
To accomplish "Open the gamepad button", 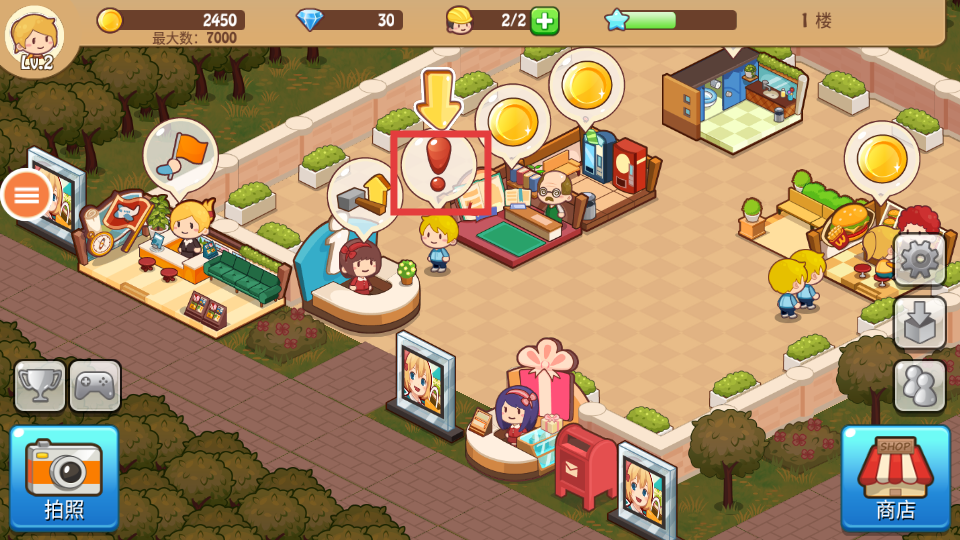I will (x=95, y=386).
